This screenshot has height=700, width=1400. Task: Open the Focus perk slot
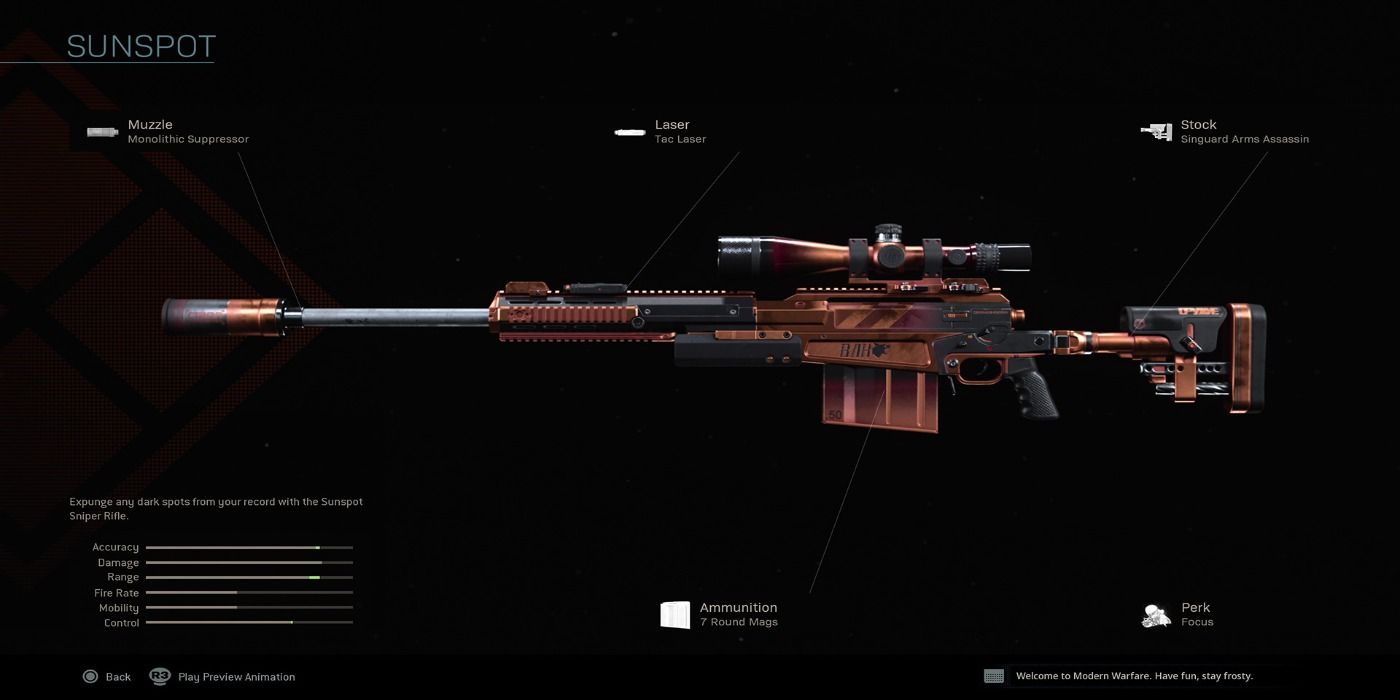click(1178, 614)
